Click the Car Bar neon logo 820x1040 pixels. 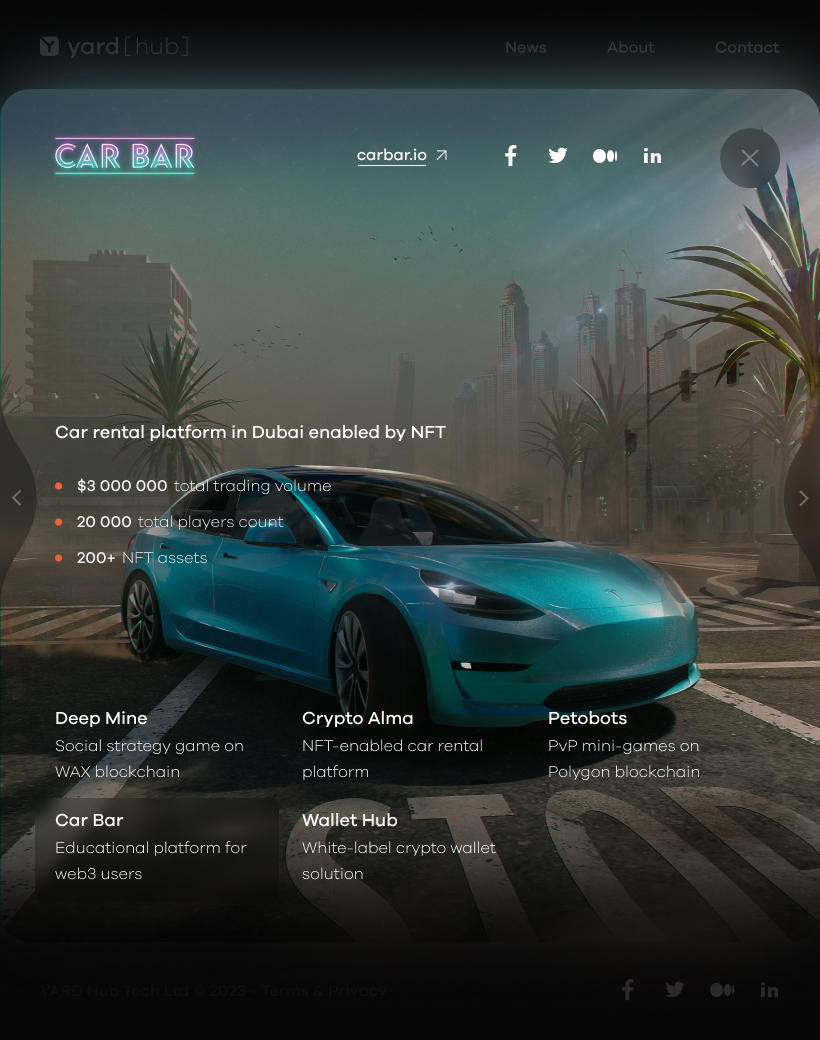pyautogui.click(x=125, y=156)
